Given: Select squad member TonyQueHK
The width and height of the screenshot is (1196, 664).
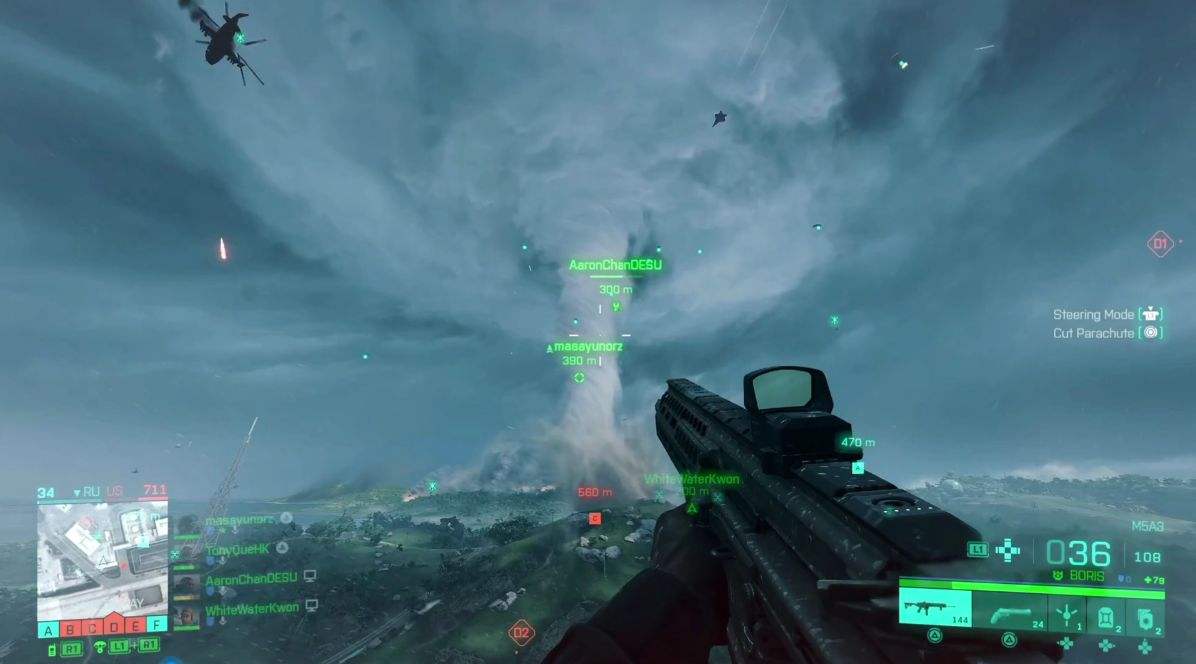Looking at the screenshot, I should 238,549.
